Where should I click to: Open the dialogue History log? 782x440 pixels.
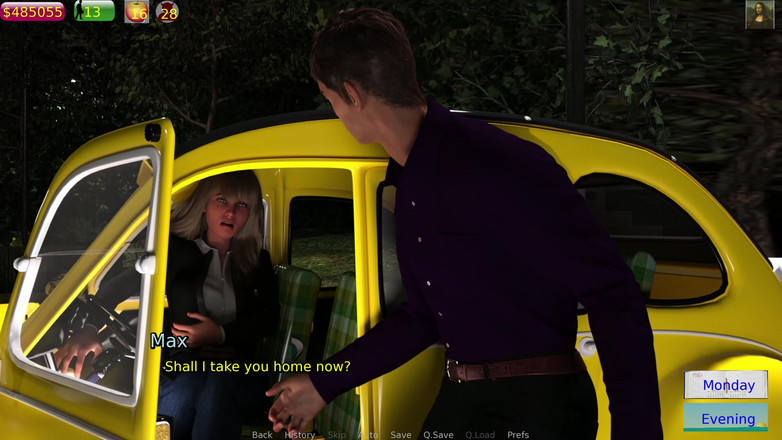tap(299, 435)
